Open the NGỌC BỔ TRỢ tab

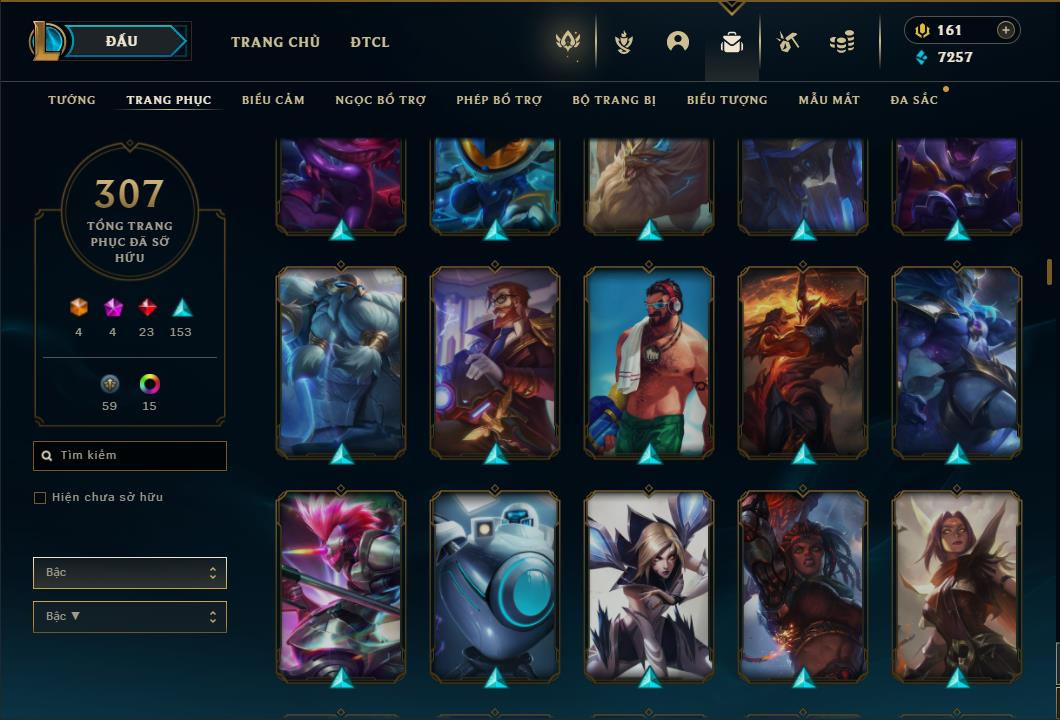click(380, 100)
